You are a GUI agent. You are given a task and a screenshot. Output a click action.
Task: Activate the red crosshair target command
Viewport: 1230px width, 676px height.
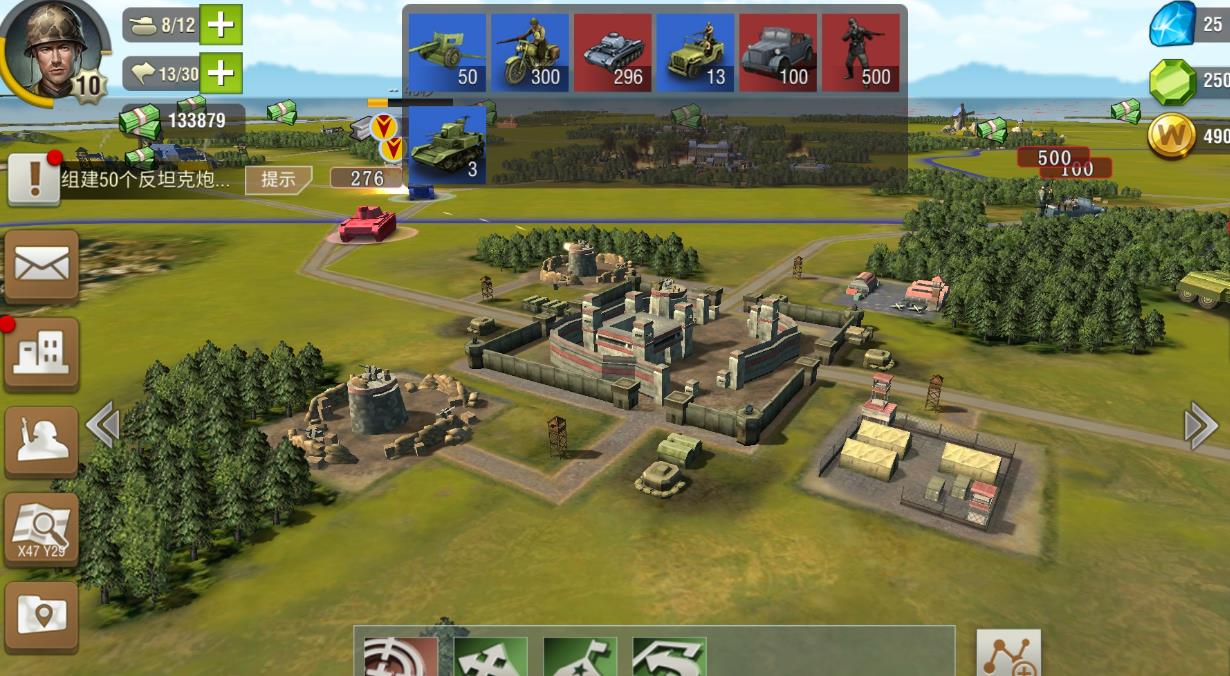coord(400,657)
